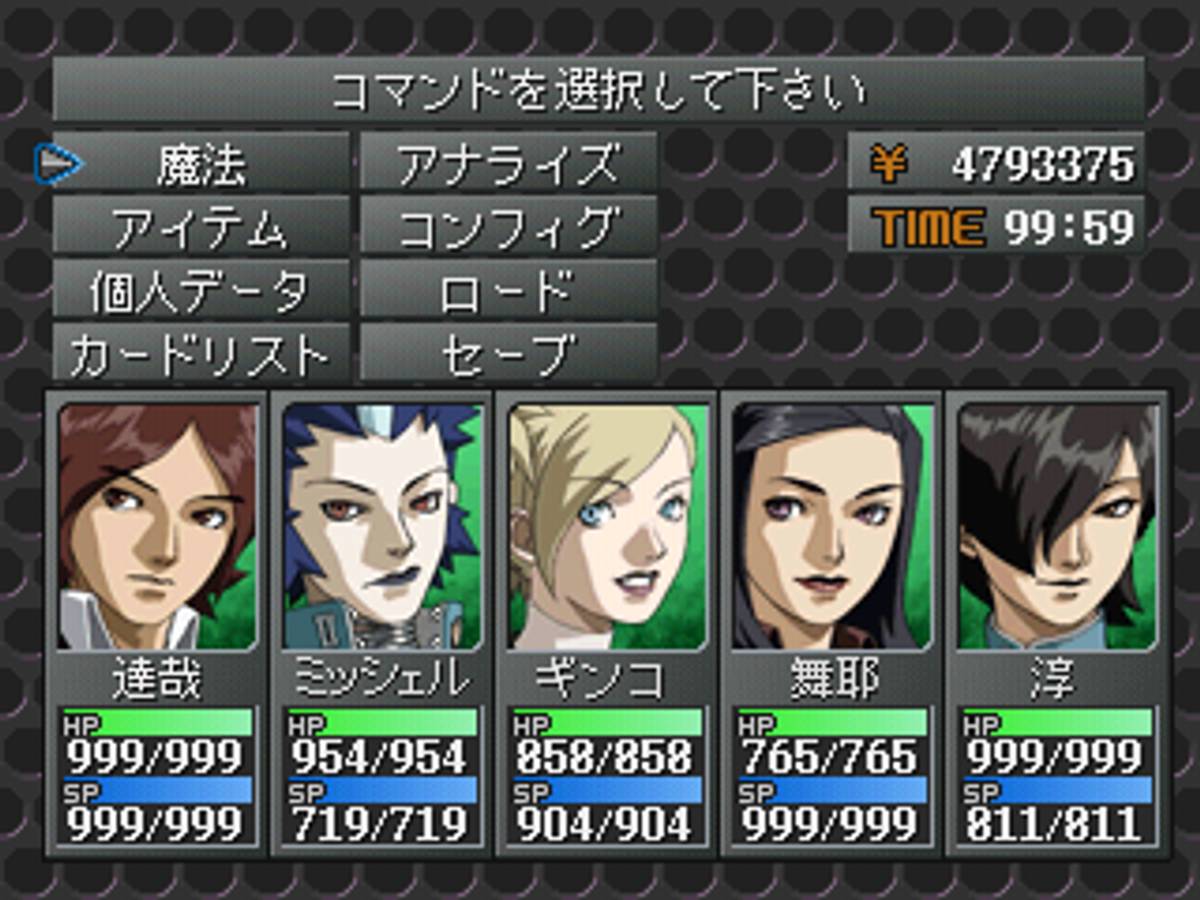The height and width of the screenshot is (900, 1200).
Task: Select the blonde ギンコ portrait
Action: click(607, 527)
